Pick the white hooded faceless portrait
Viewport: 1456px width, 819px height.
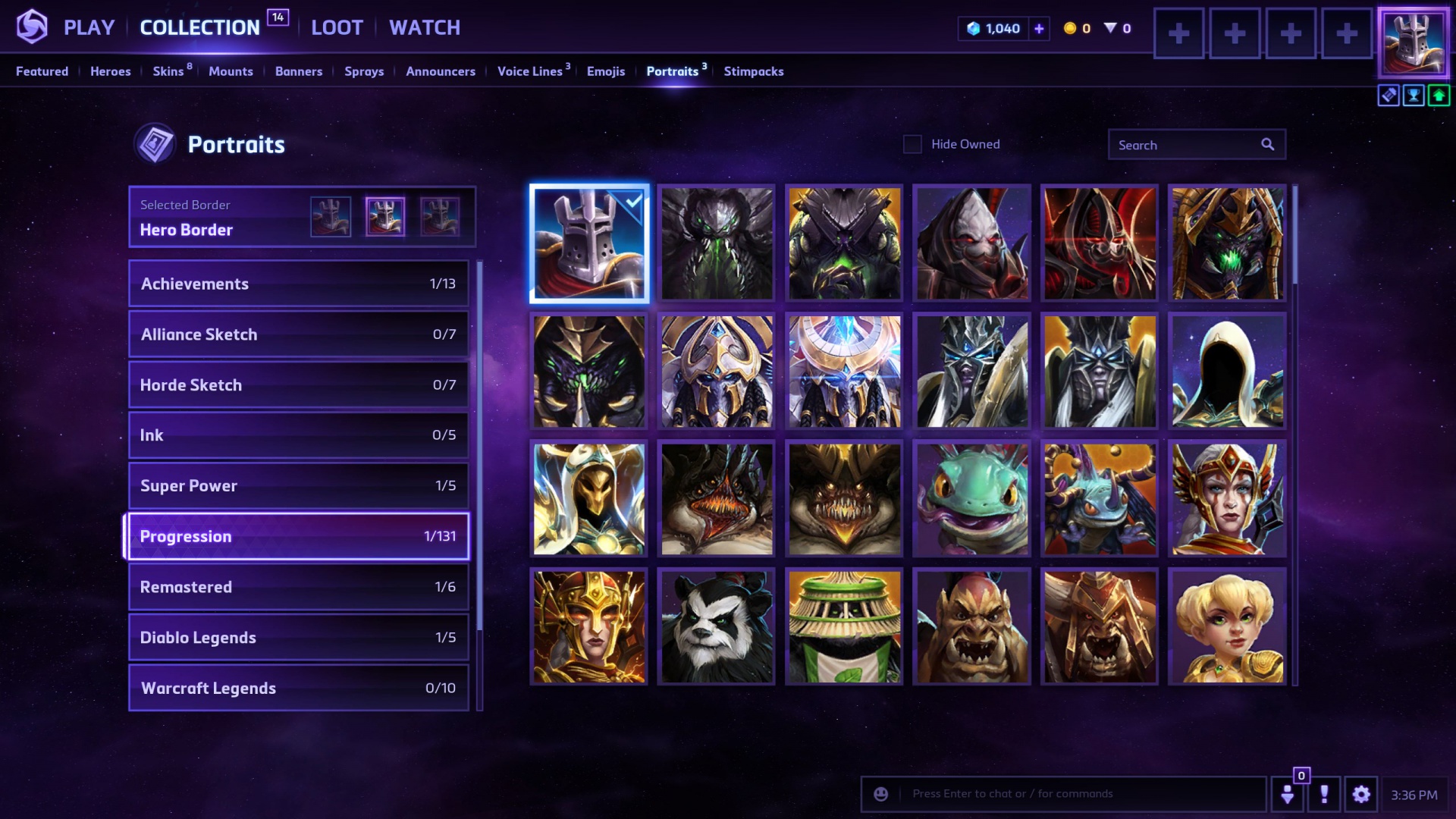(1227, 372)
